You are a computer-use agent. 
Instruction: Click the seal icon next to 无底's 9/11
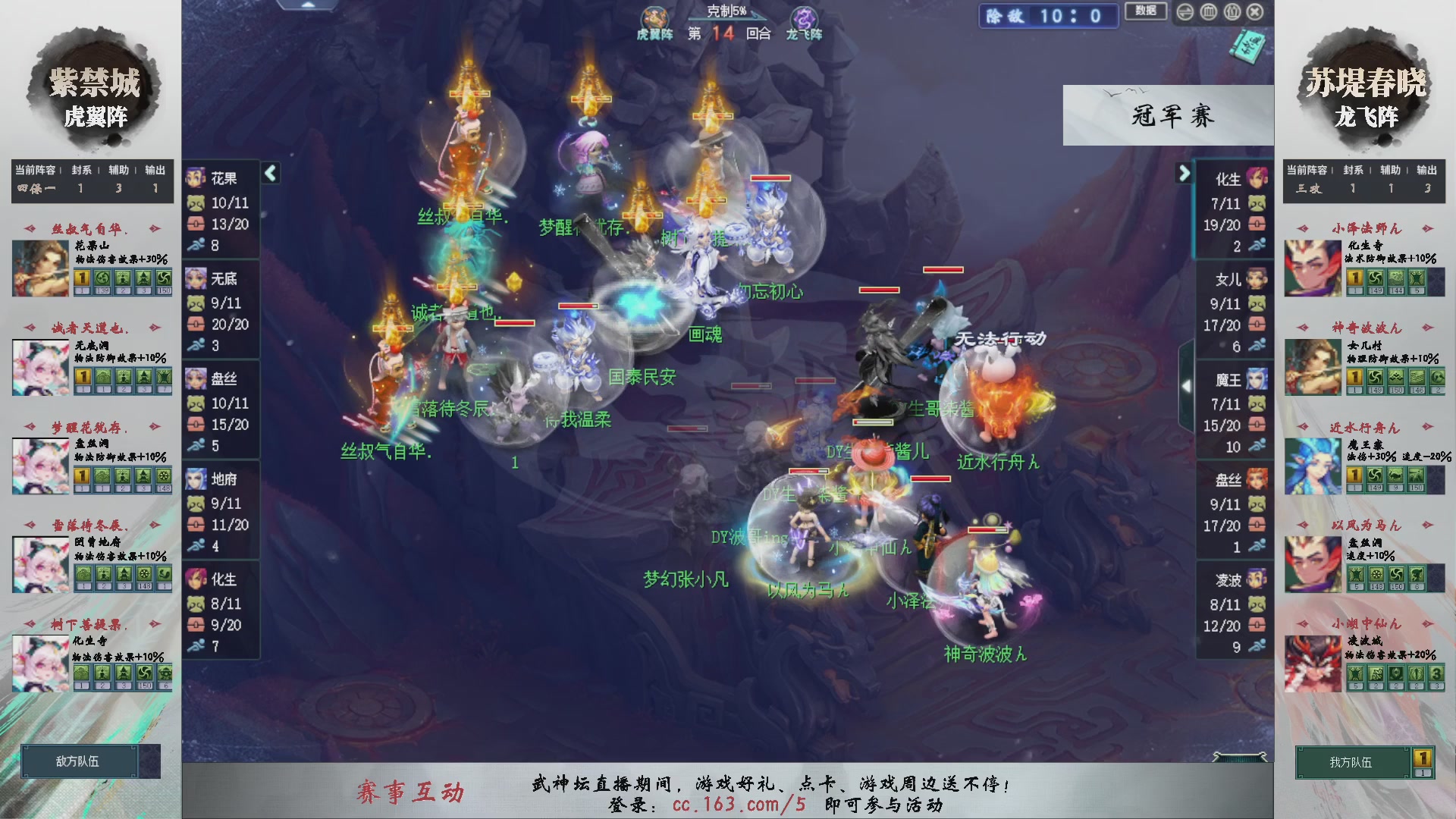pyautogui.click(x=196, y=302)
